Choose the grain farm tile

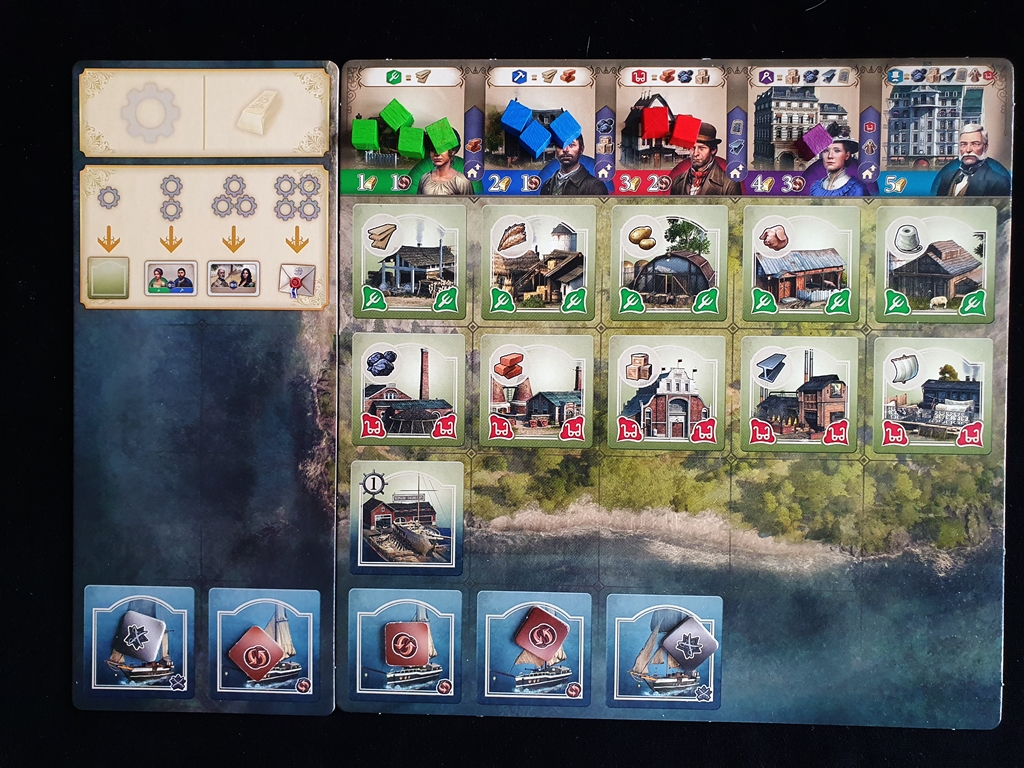[539, 261]
